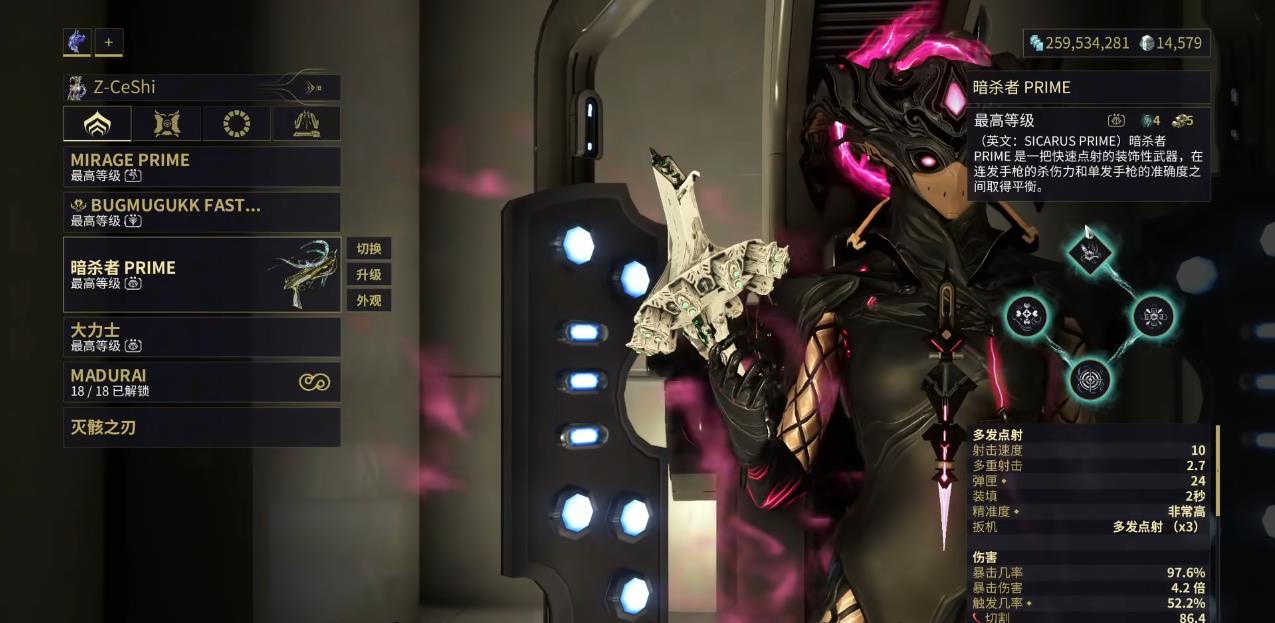Open the Z-CeShi loadout selector
Screen dimensions: 1275x623
coord(201,87)
